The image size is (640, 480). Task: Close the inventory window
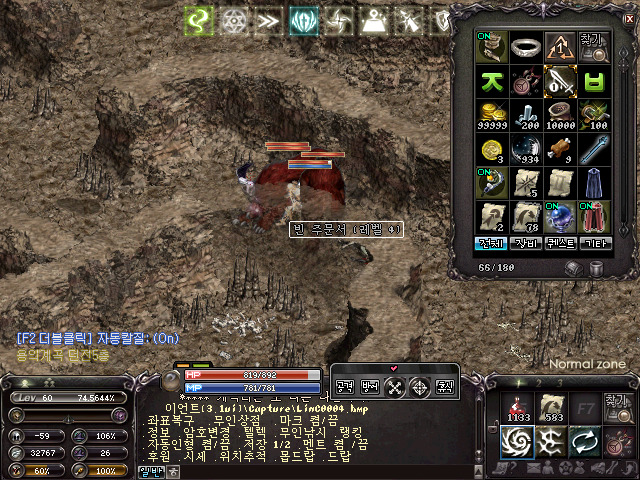(628, 19)
